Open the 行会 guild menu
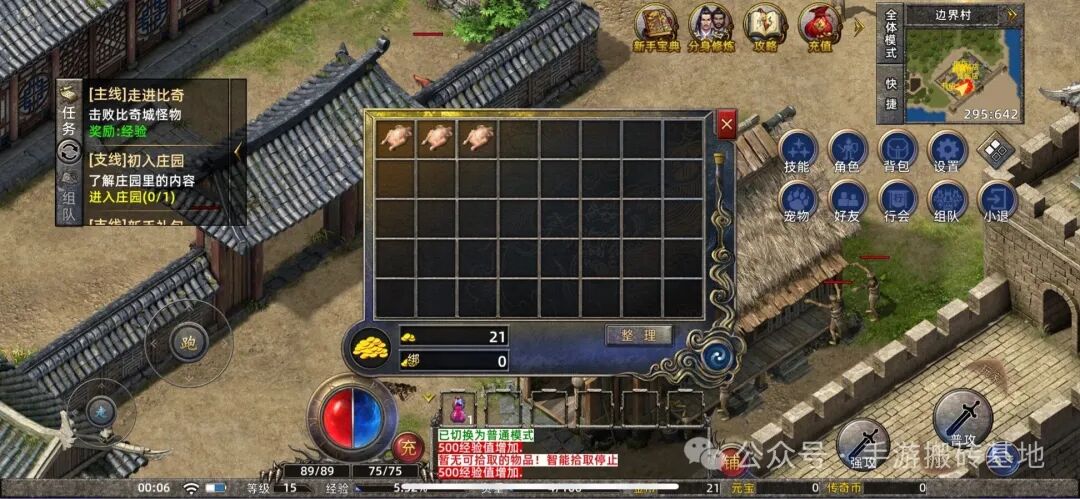 [897, 200]
